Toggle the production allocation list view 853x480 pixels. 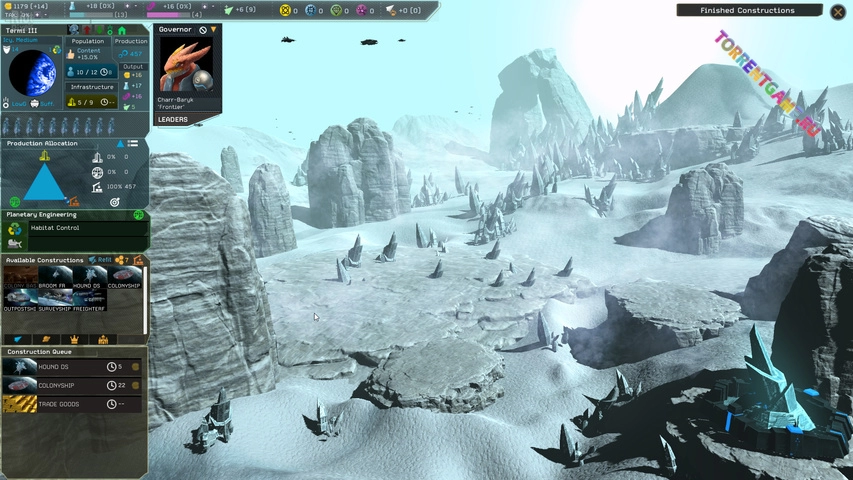pos(132,144)
